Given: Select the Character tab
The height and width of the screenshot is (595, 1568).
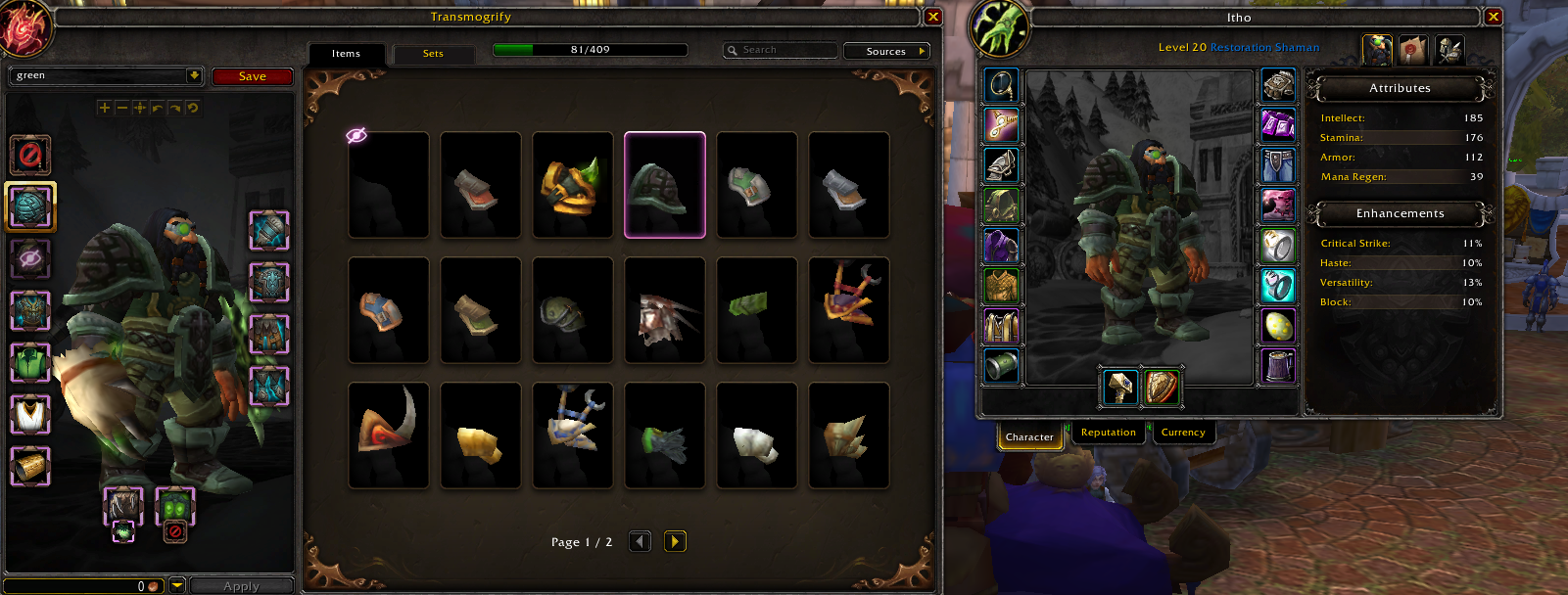Looking at the screenshot, I should 1029,436.
